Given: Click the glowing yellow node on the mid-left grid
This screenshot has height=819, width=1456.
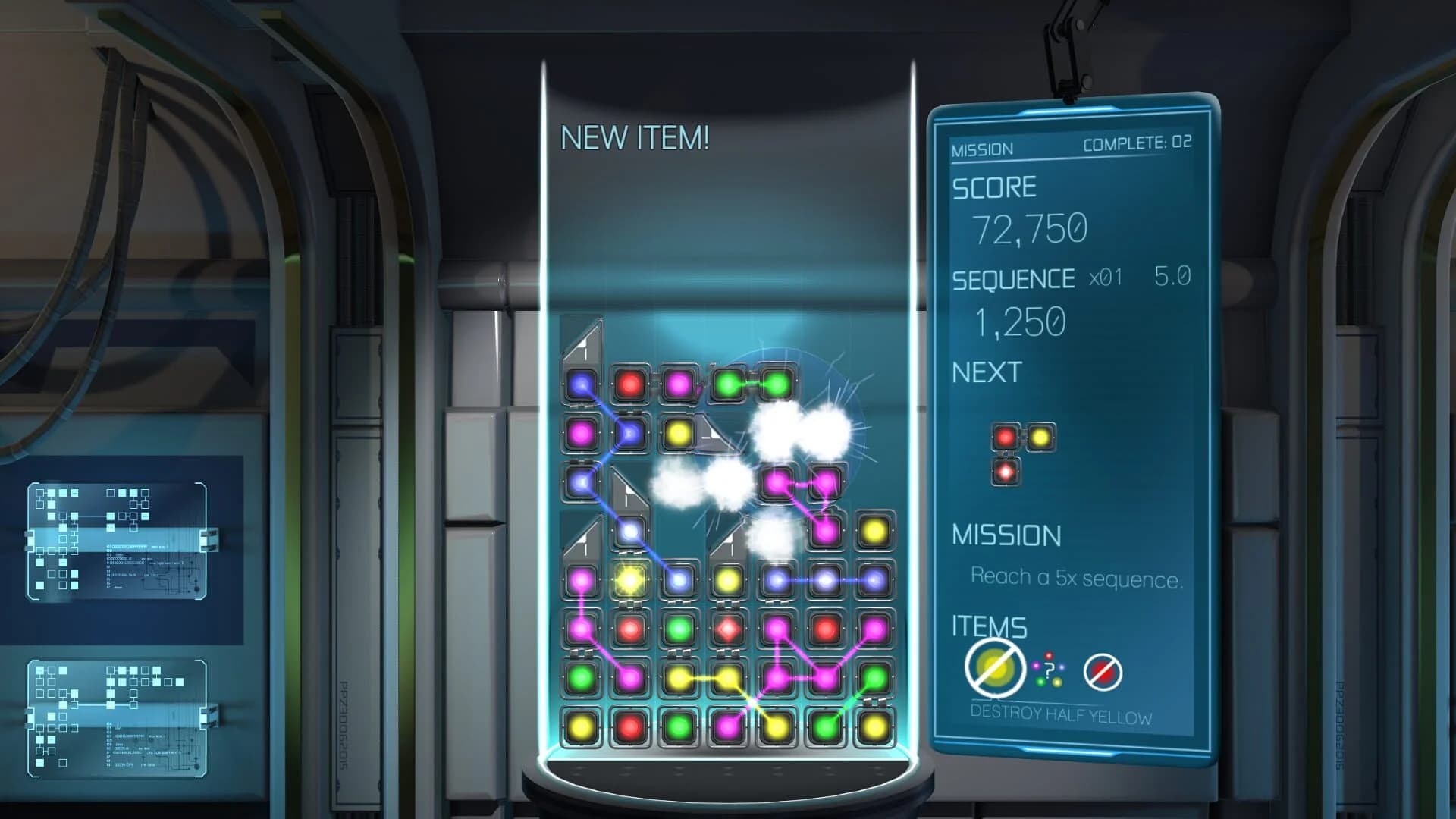Looking at the screenshot, I should click(629, 579).
